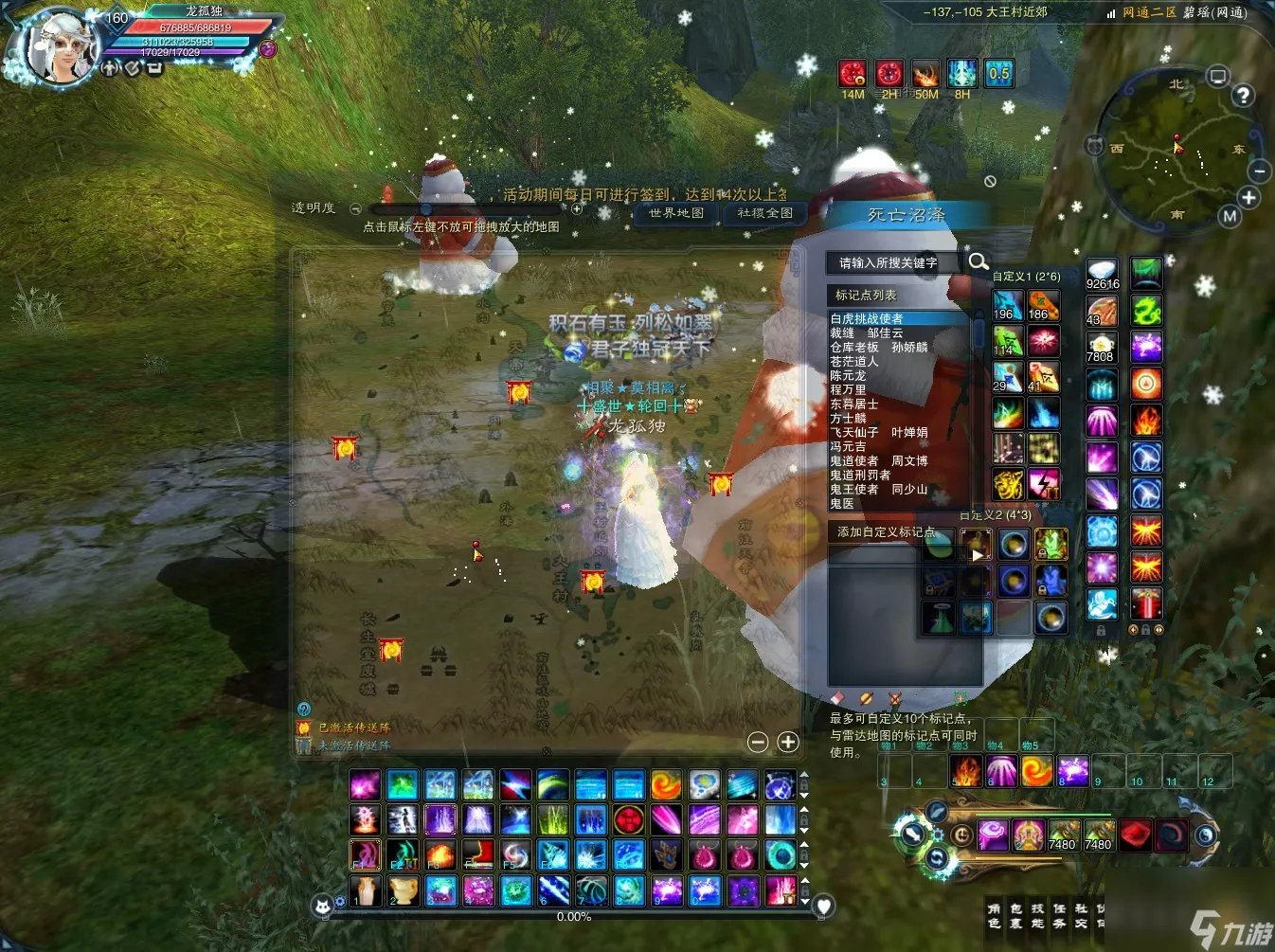
Task: Open the 角色 character menu
Action: (x=994, y=915)
